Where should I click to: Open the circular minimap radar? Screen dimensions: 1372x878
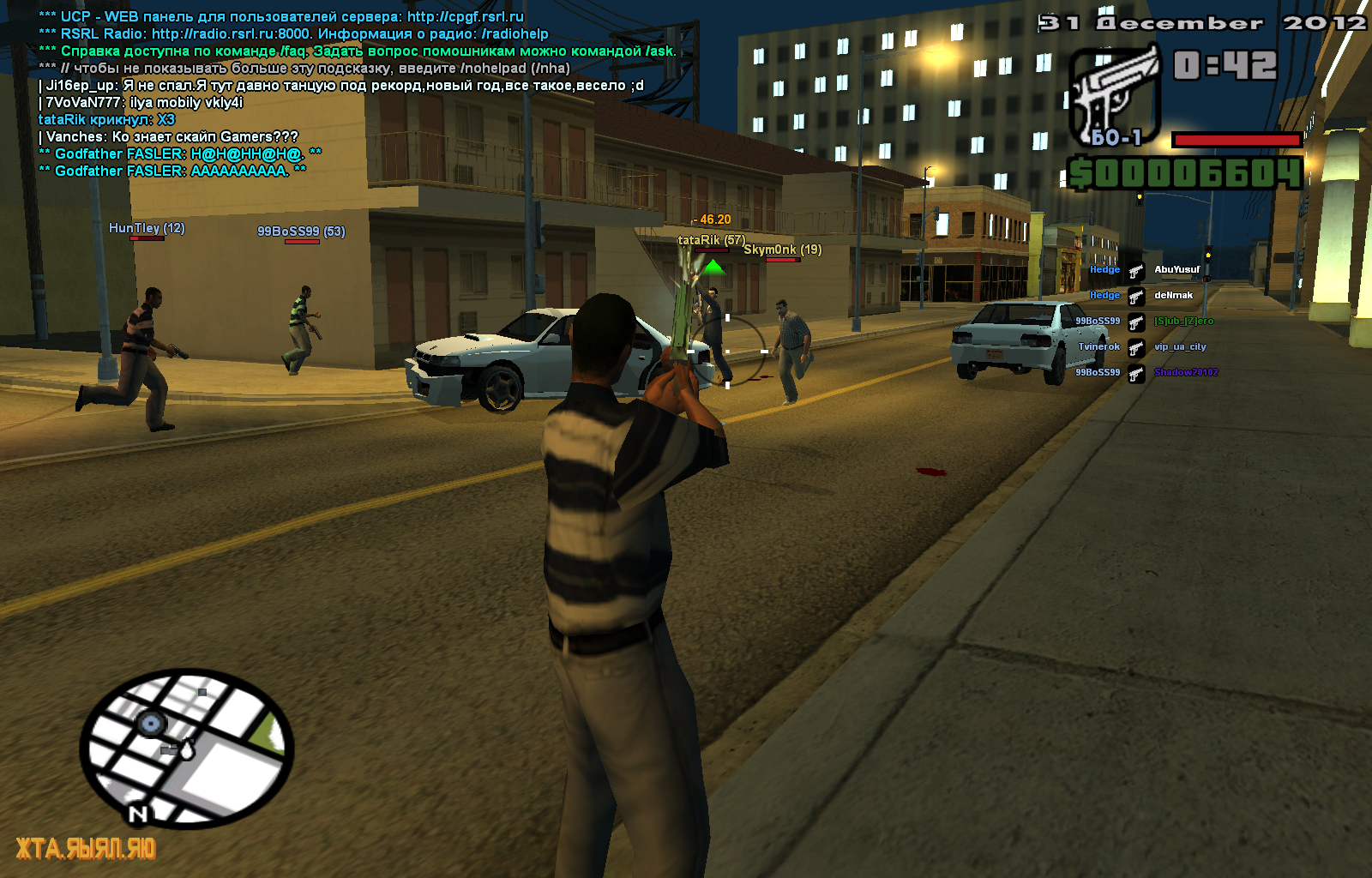[x=187, y=749]
